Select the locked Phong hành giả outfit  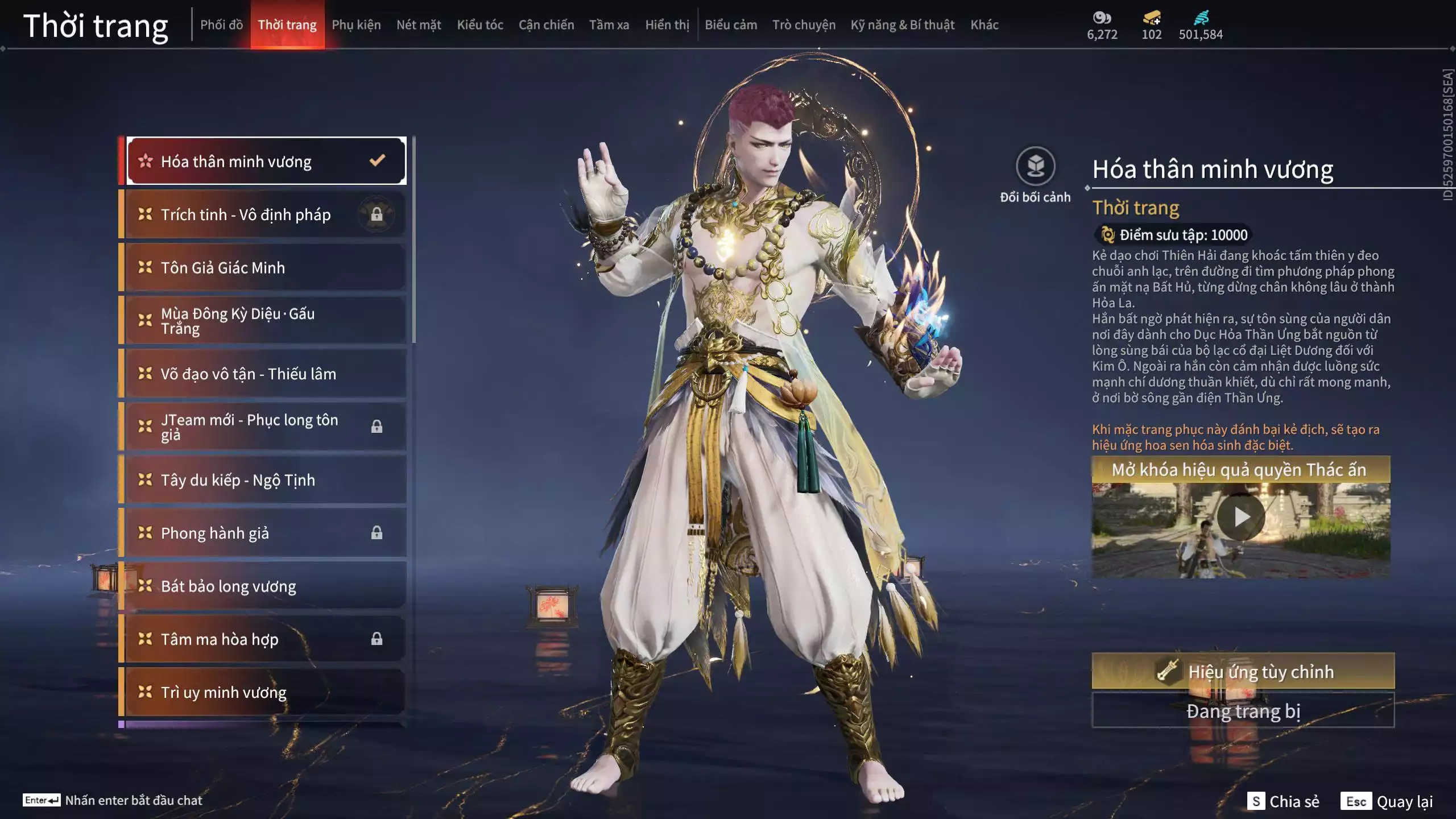tap(265, 533)
